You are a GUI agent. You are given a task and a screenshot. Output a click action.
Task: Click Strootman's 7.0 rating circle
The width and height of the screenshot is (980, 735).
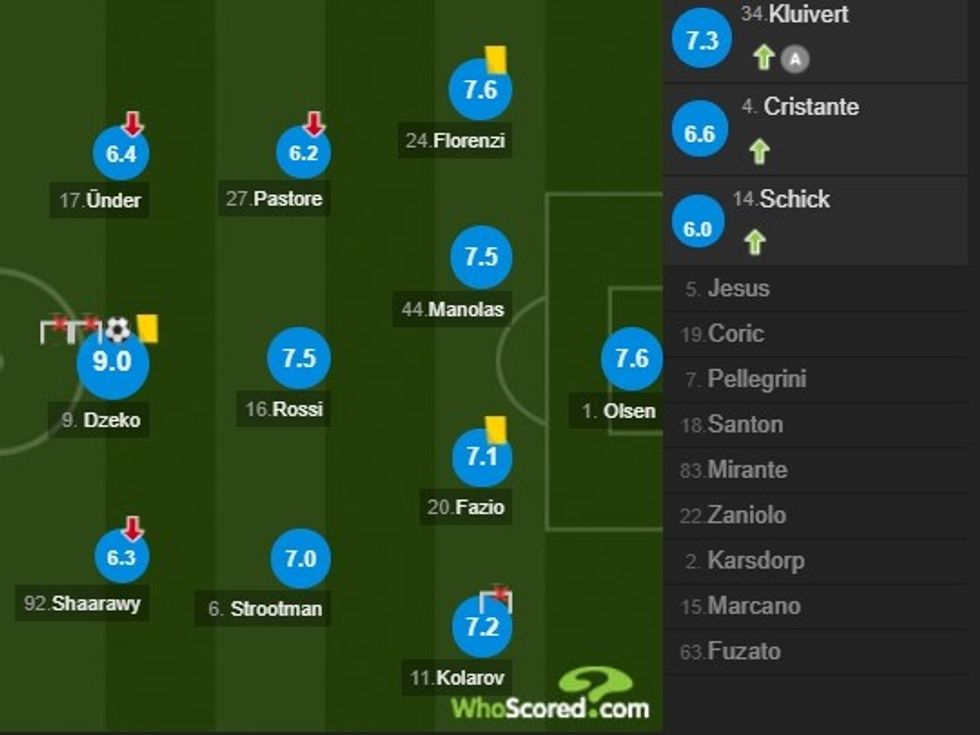(x=300, y=559)
